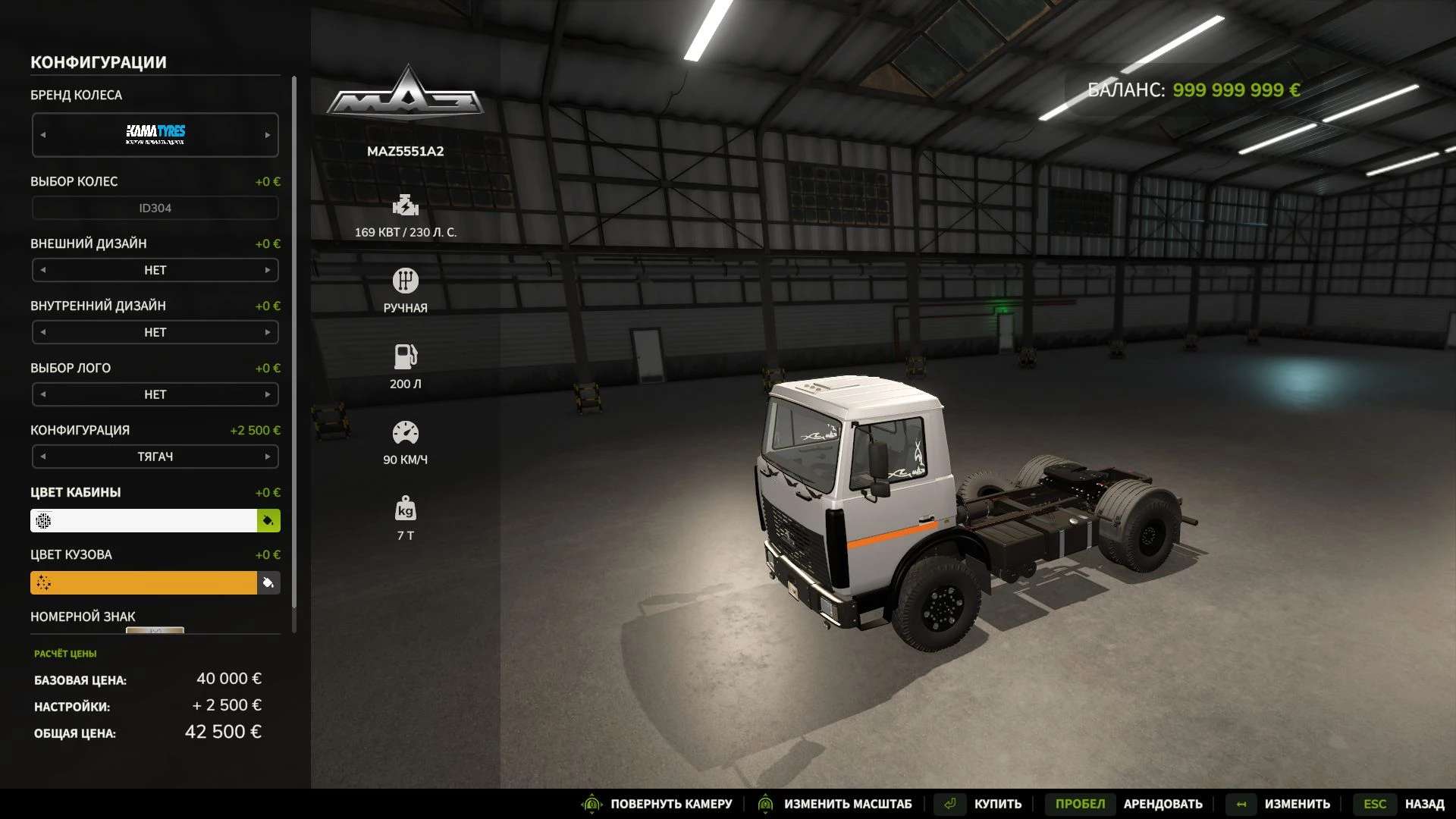This screenshot has width=1456, height=819.
Task: Open the white cabin color bar
Action: tap(144, 520)
